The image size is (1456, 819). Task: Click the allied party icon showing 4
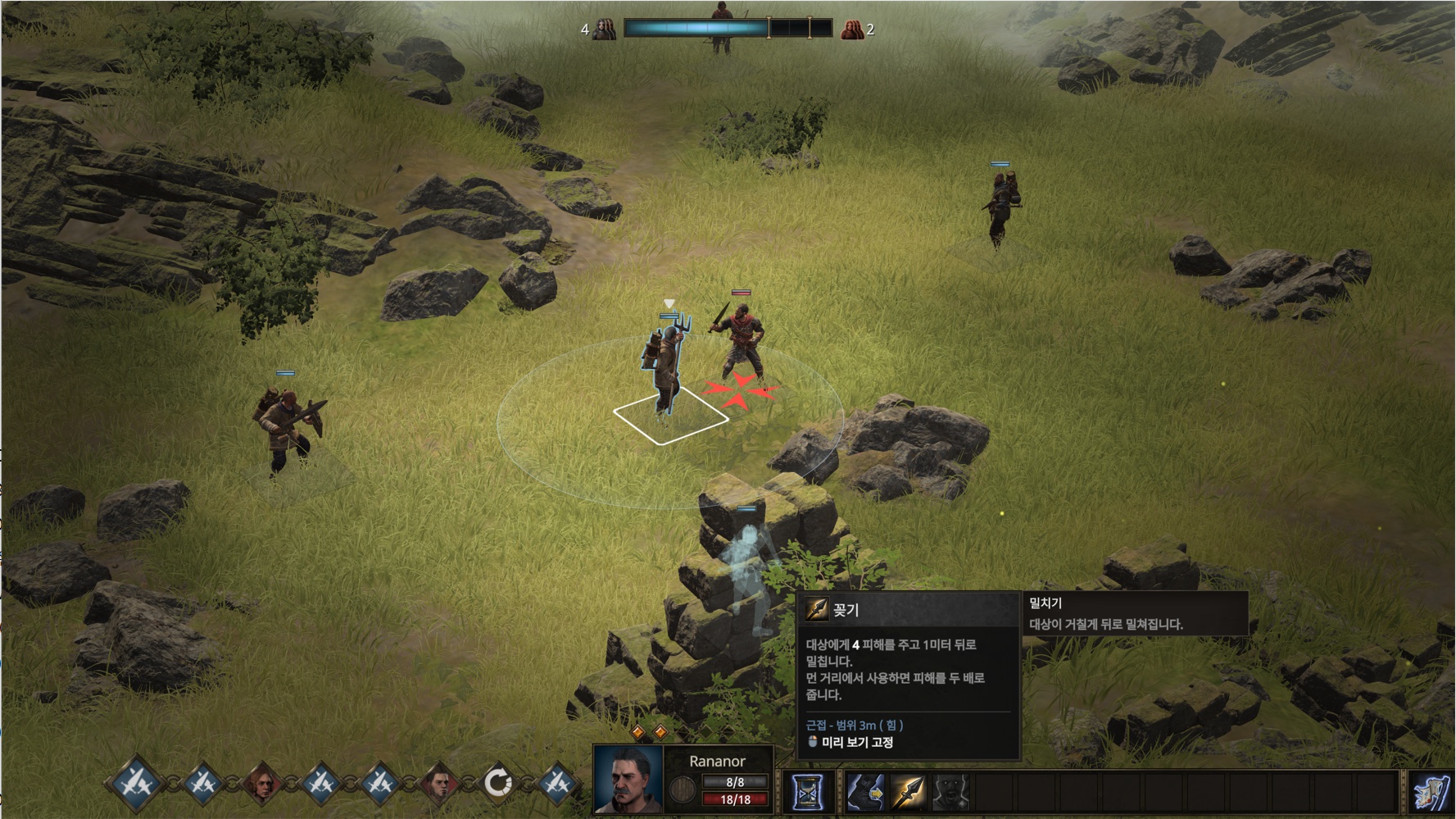tap(604, 30)
